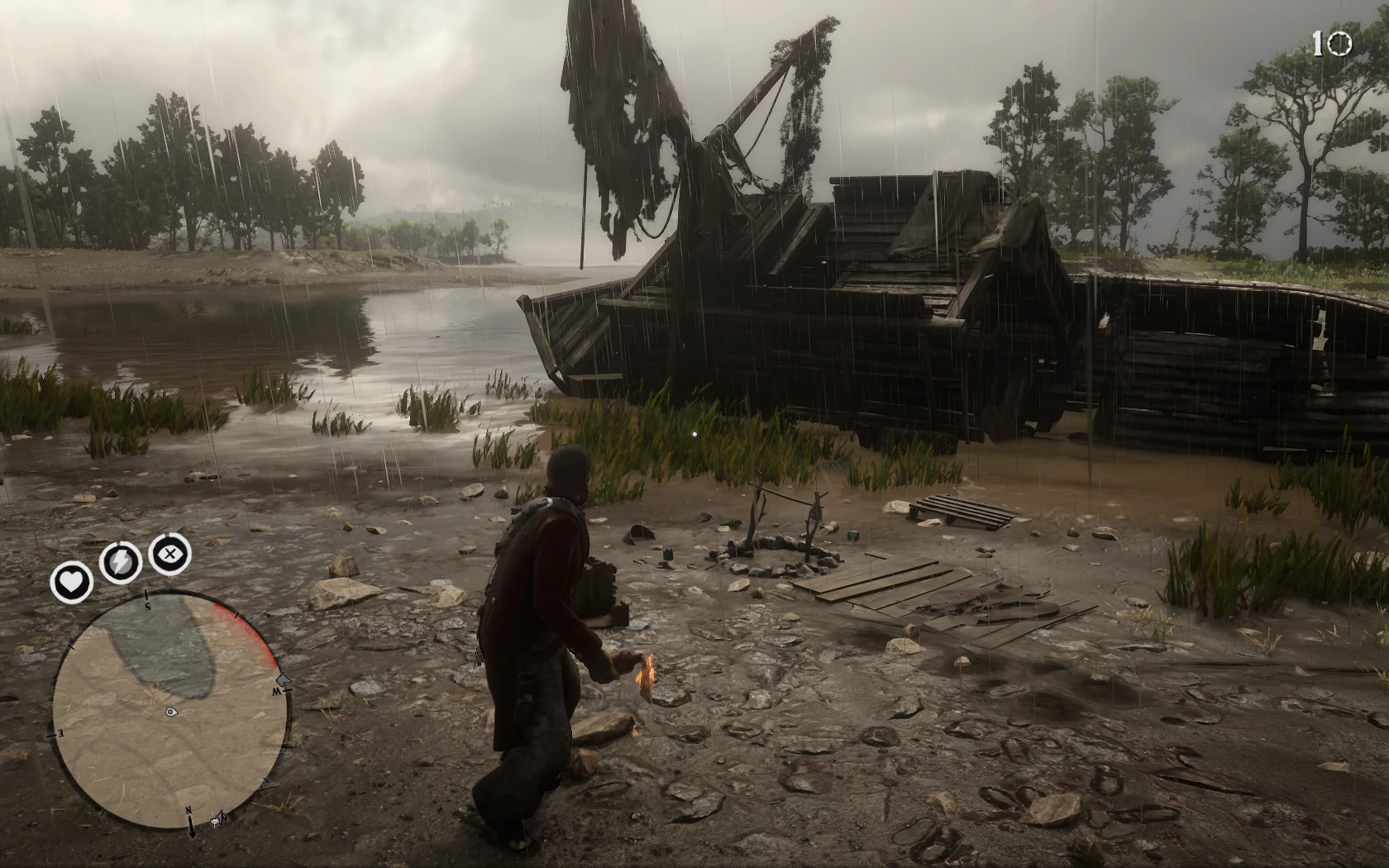Viewport: 1389px width, 868px height.
Task: Click the saddle icon near the minimap bottom
Action: click(217, 822)
